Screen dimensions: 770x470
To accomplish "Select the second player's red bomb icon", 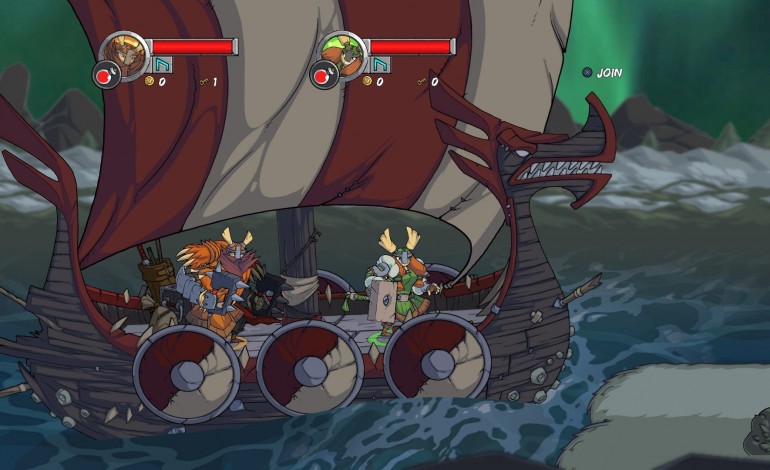I will tap(323, 75).
